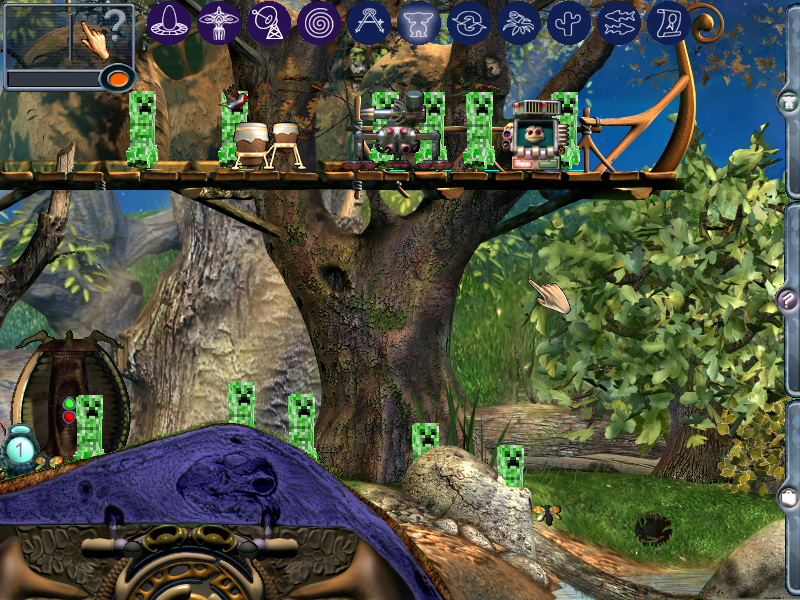
Task: Choose the satellite dish icon
Action: coord(268,22)
